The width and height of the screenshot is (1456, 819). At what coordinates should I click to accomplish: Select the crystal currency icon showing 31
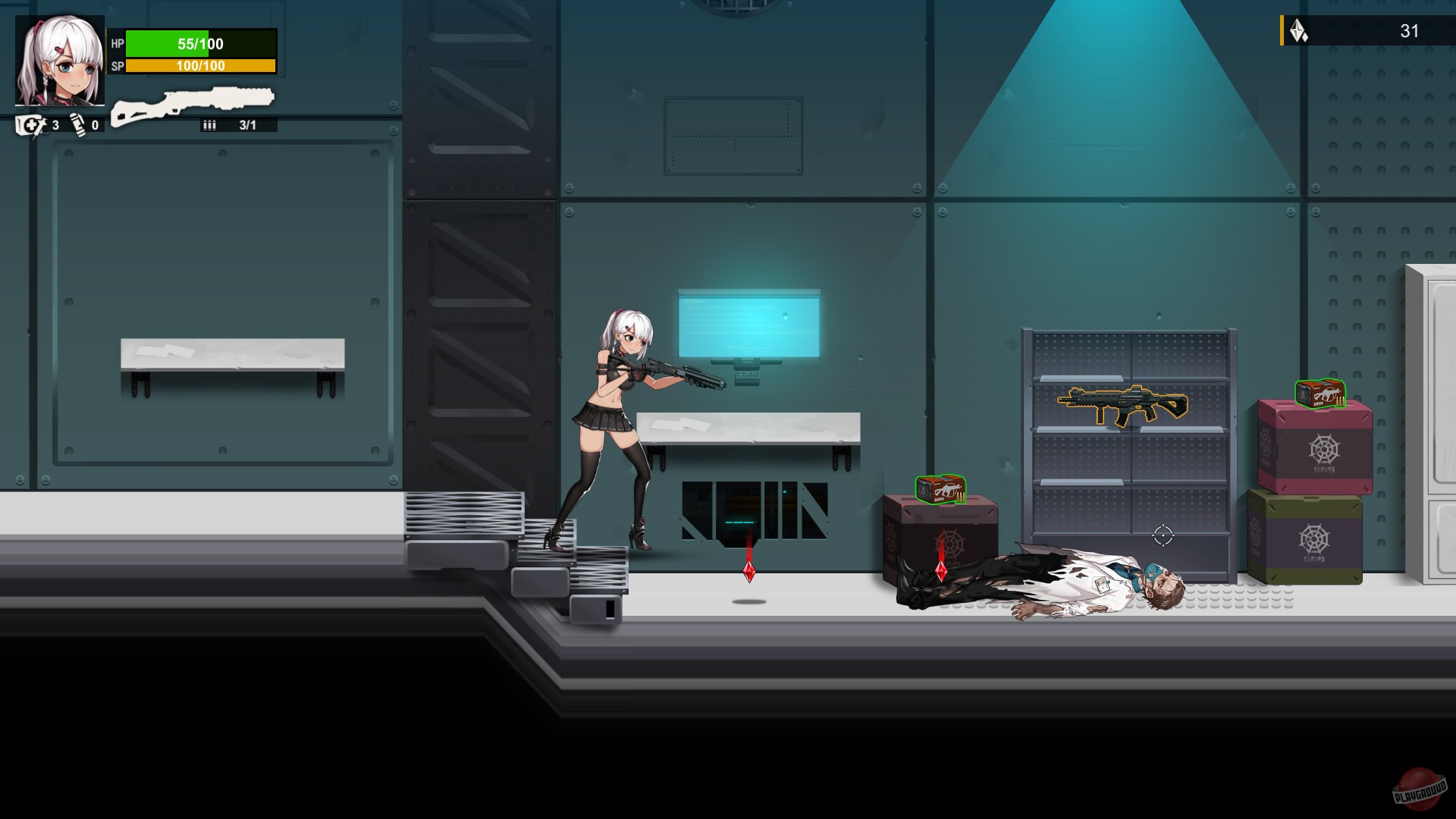point(1297,32)
